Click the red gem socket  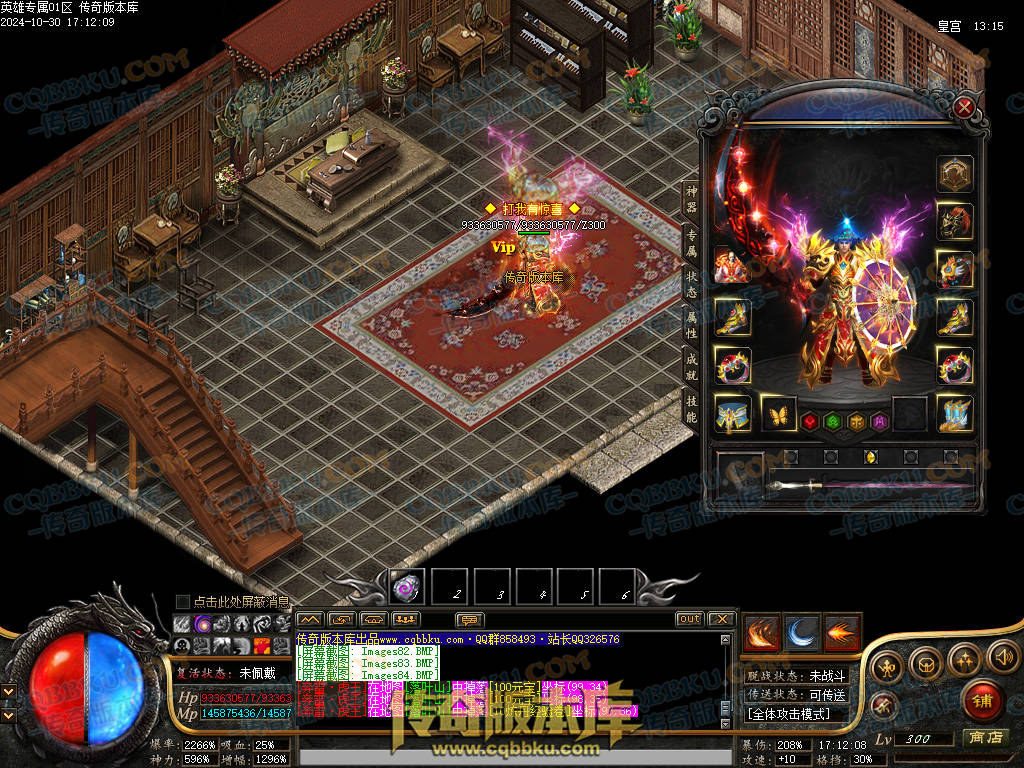[811, 421]
